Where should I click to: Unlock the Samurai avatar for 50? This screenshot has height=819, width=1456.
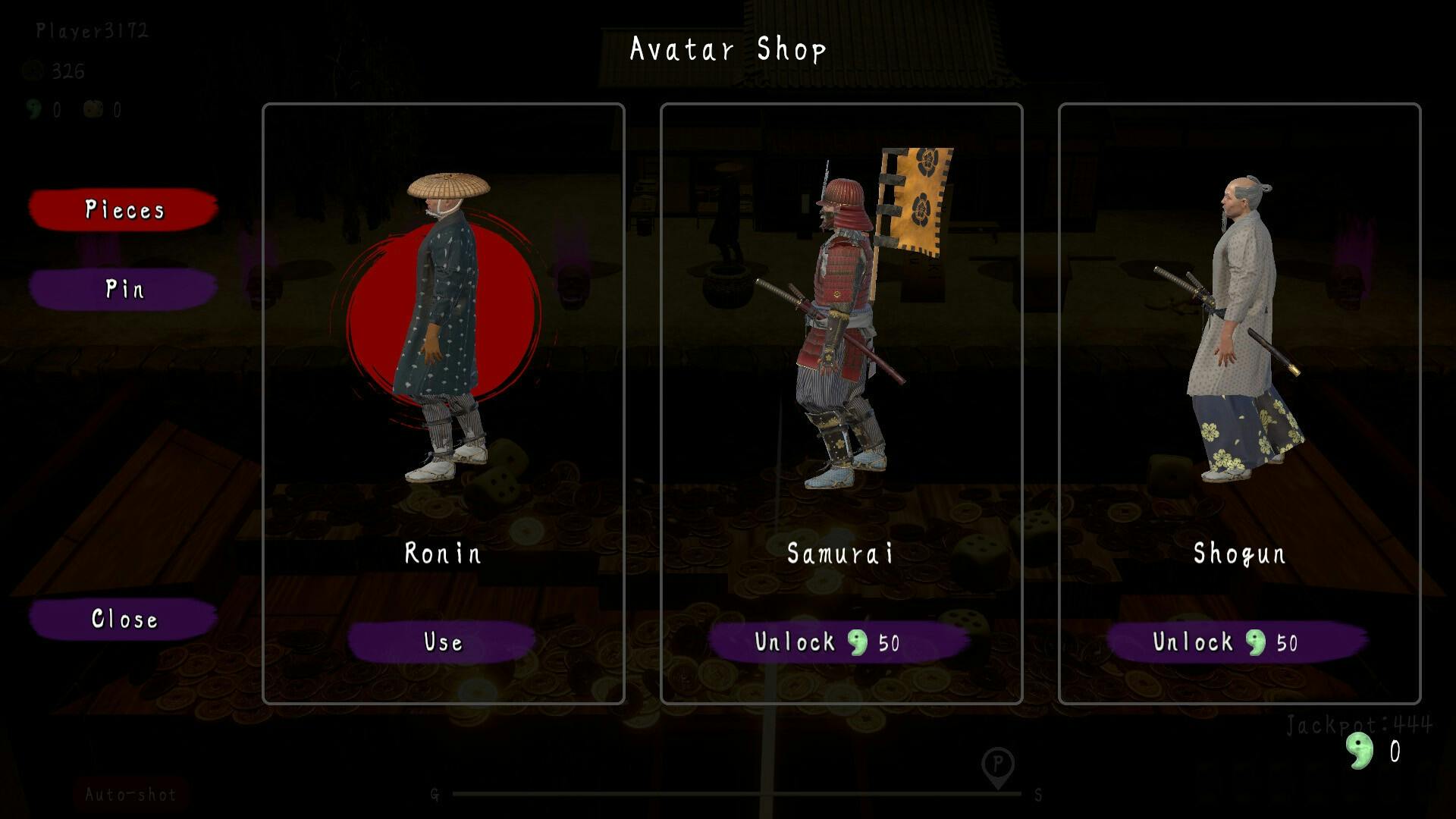coord(839,642)
